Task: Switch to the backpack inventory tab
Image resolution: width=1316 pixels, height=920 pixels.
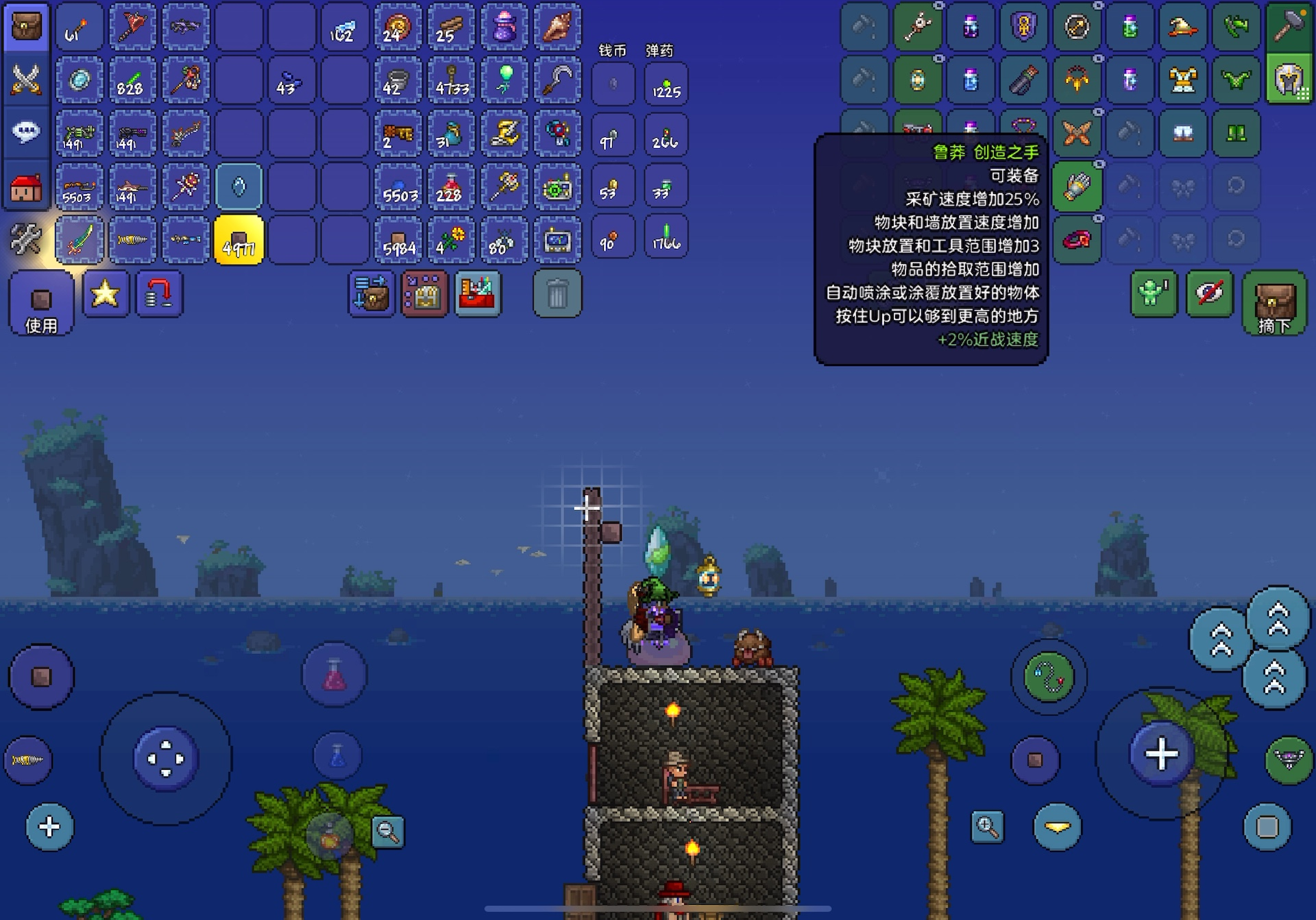Action: point(26,27)
